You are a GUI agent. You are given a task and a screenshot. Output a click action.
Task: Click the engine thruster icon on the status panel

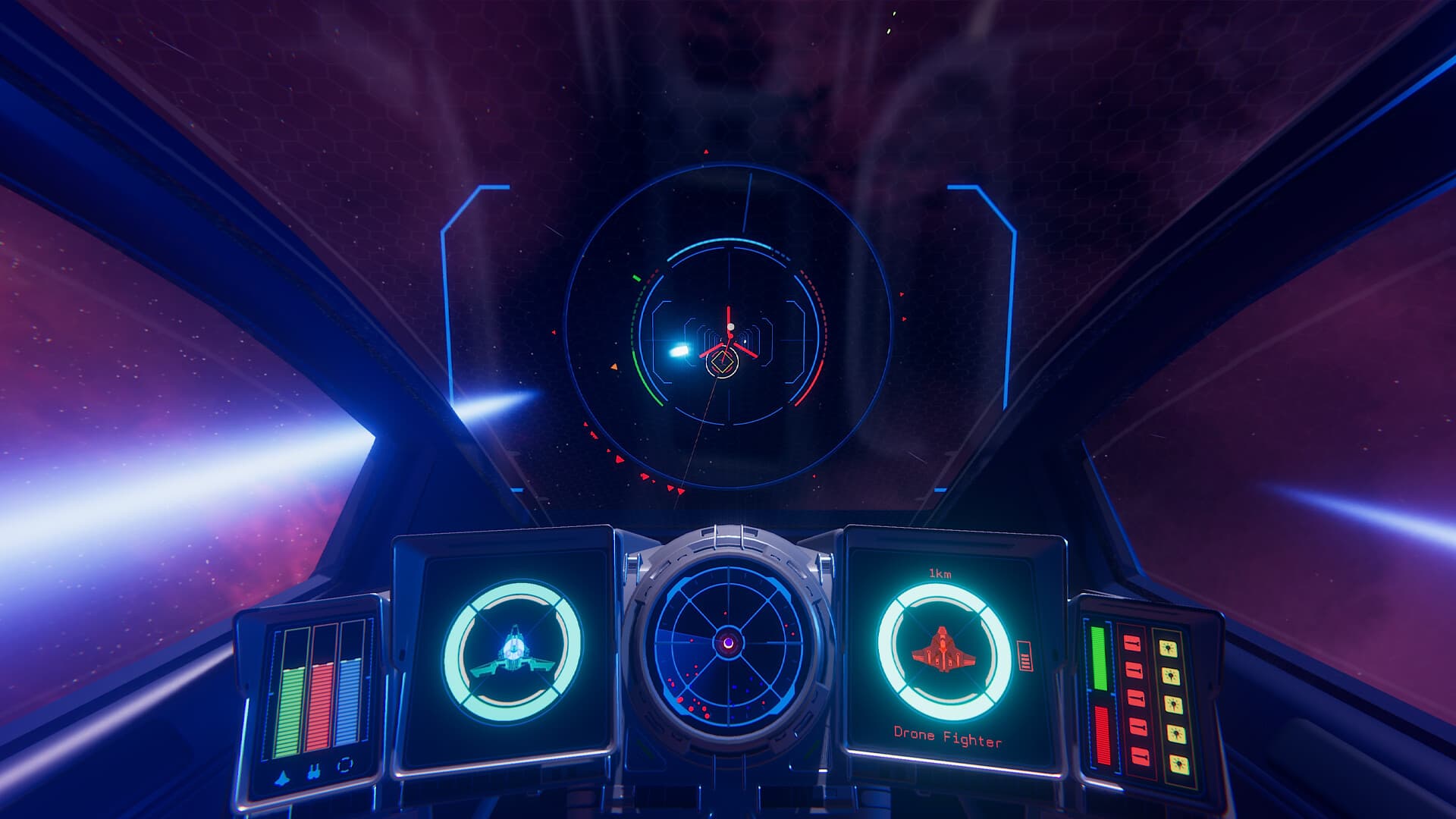315,771
